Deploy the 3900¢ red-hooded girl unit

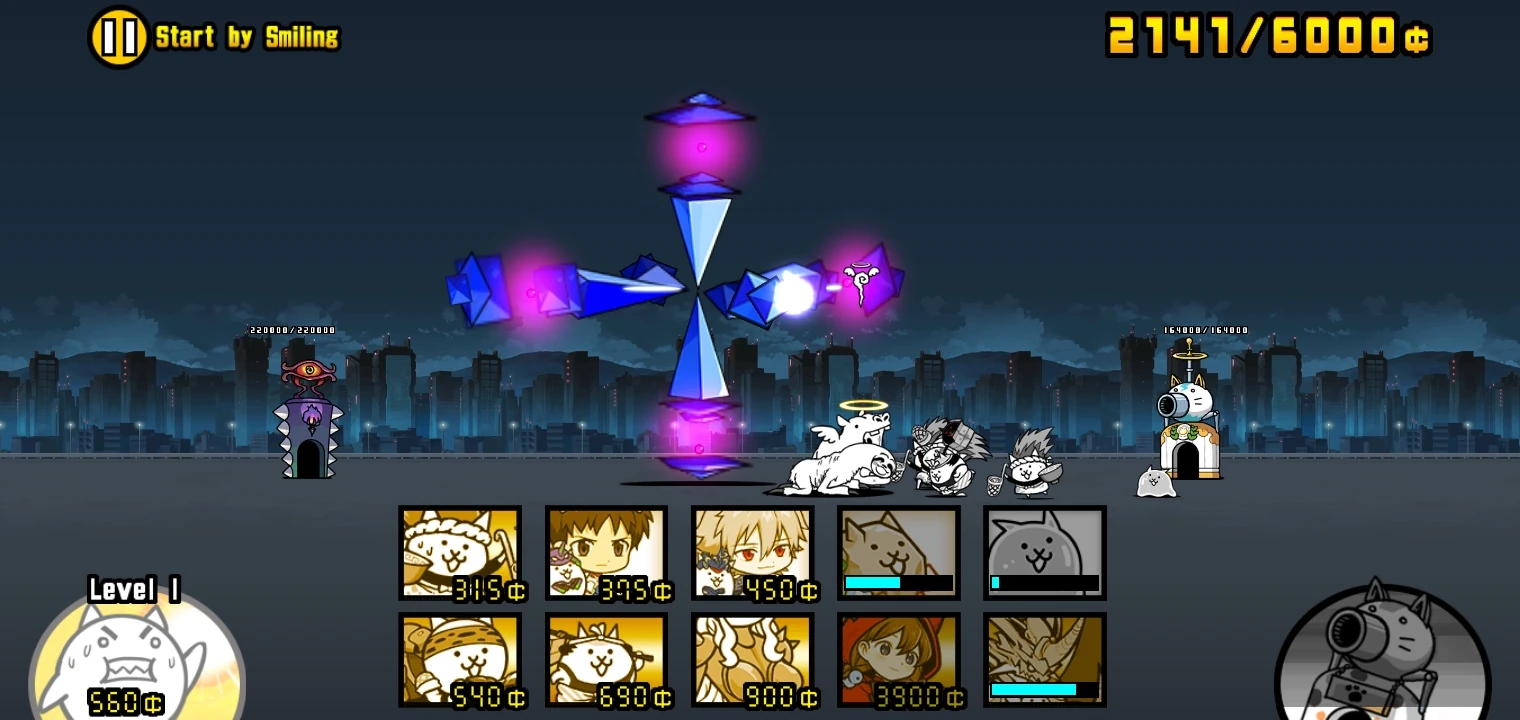tap(898, 657)
